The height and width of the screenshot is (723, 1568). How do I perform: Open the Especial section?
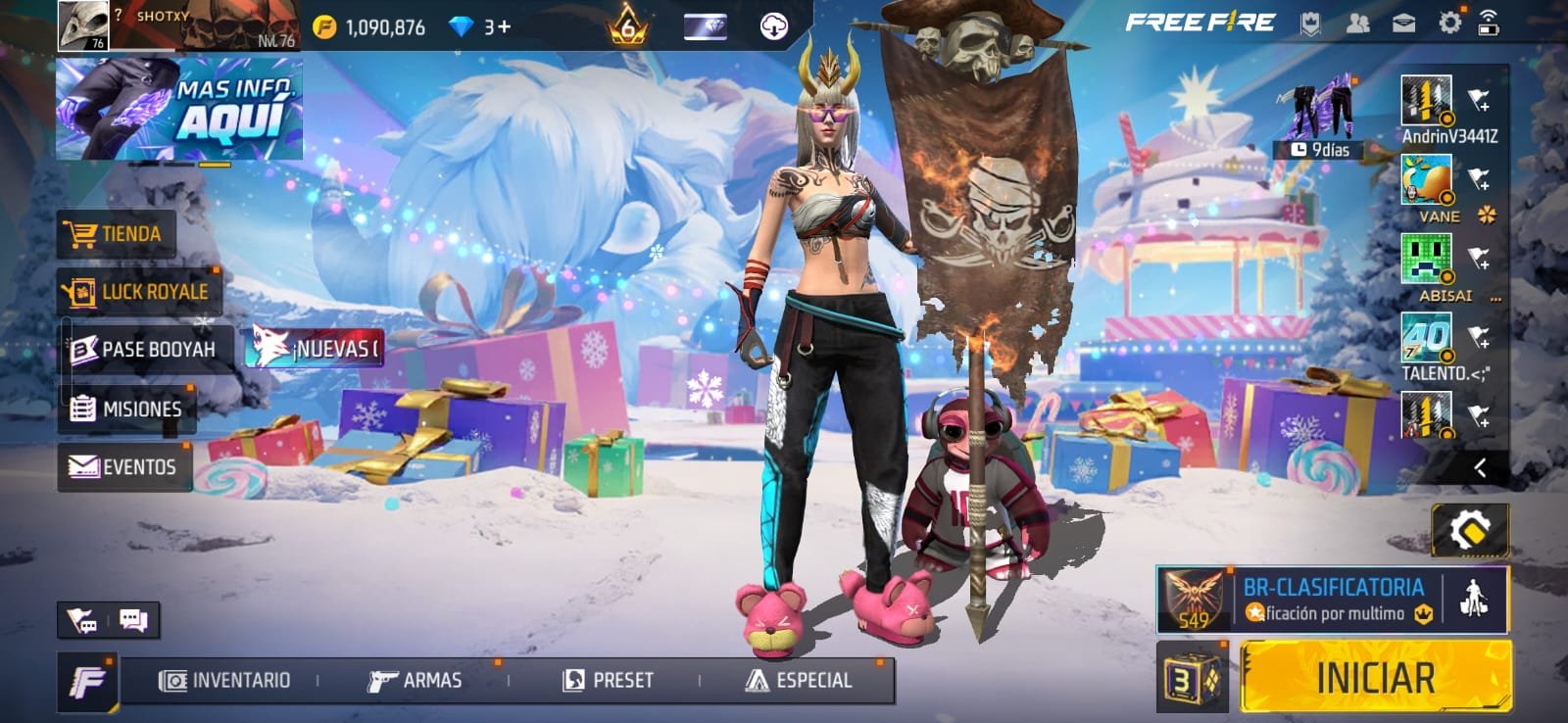pyautogui.click(x=800, y=680)
